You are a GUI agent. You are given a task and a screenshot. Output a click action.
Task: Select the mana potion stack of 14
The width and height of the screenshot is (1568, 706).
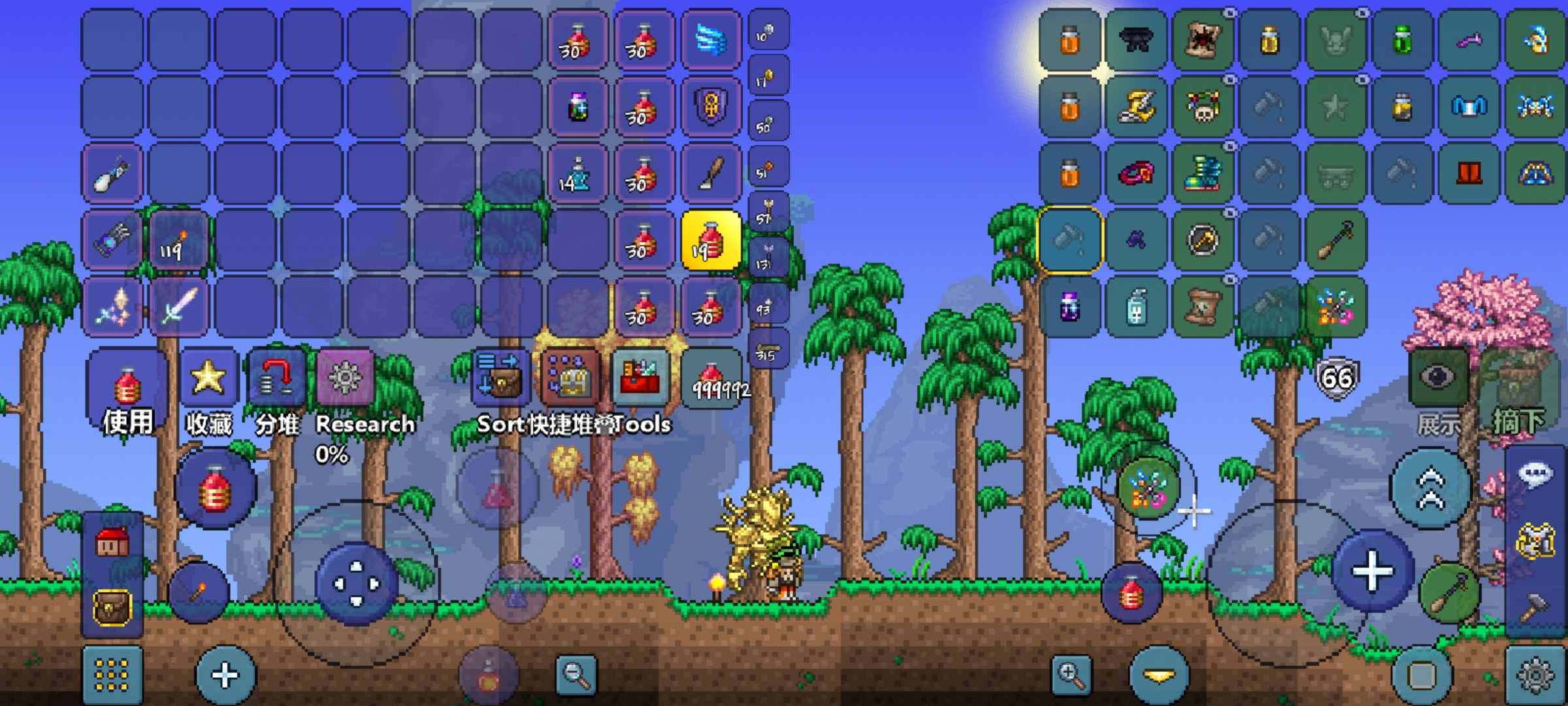[x=576, y=174]
